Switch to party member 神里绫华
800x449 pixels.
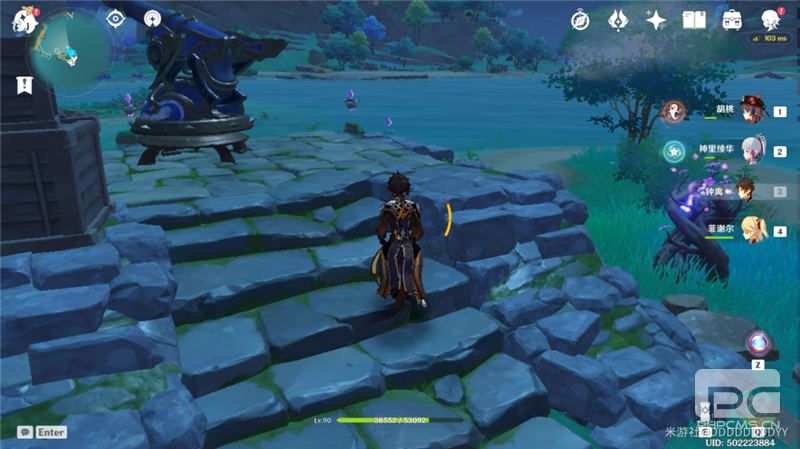click(751, 152)
